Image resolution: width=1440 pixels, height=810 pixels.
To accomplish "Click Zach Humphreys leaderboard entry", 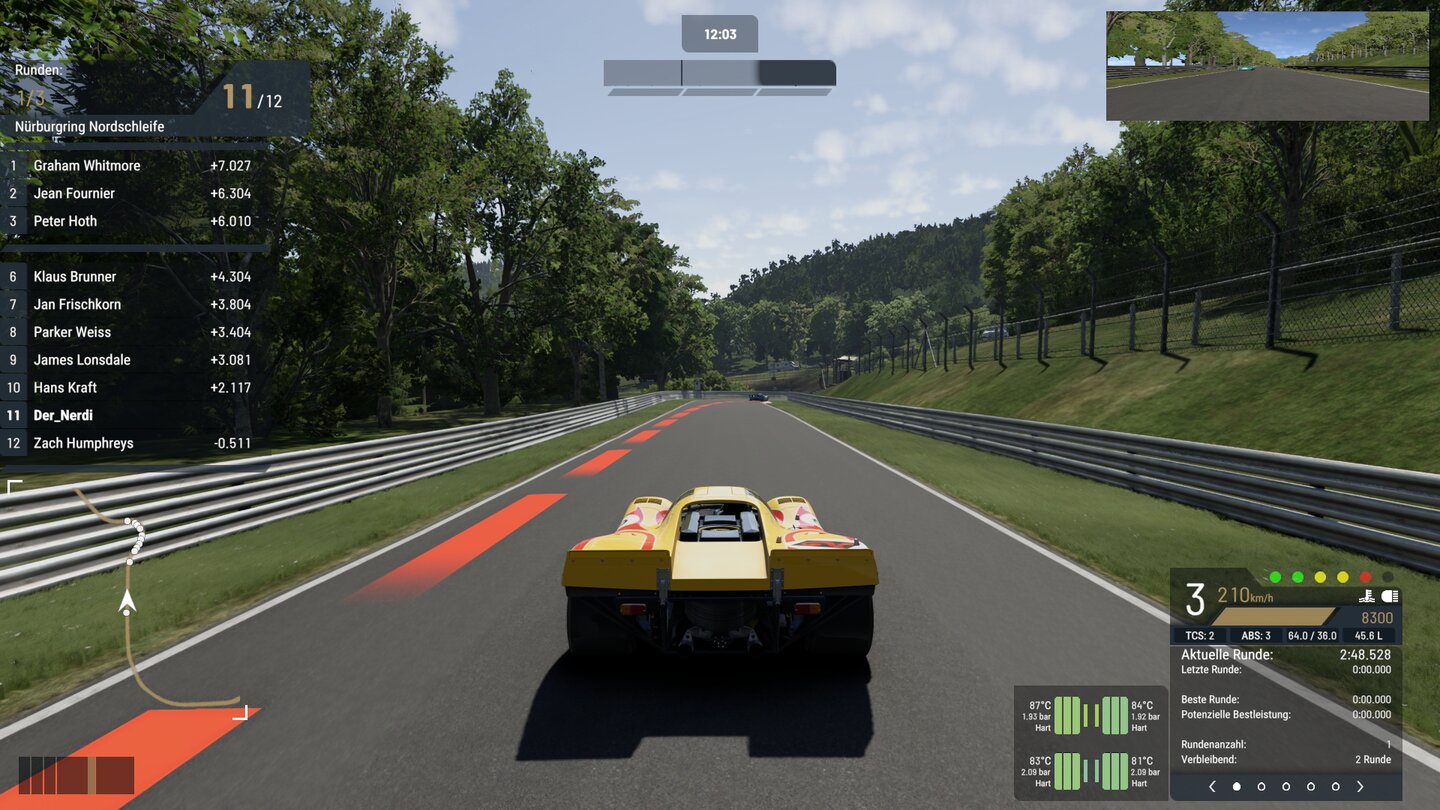I will tap(83, 442).
